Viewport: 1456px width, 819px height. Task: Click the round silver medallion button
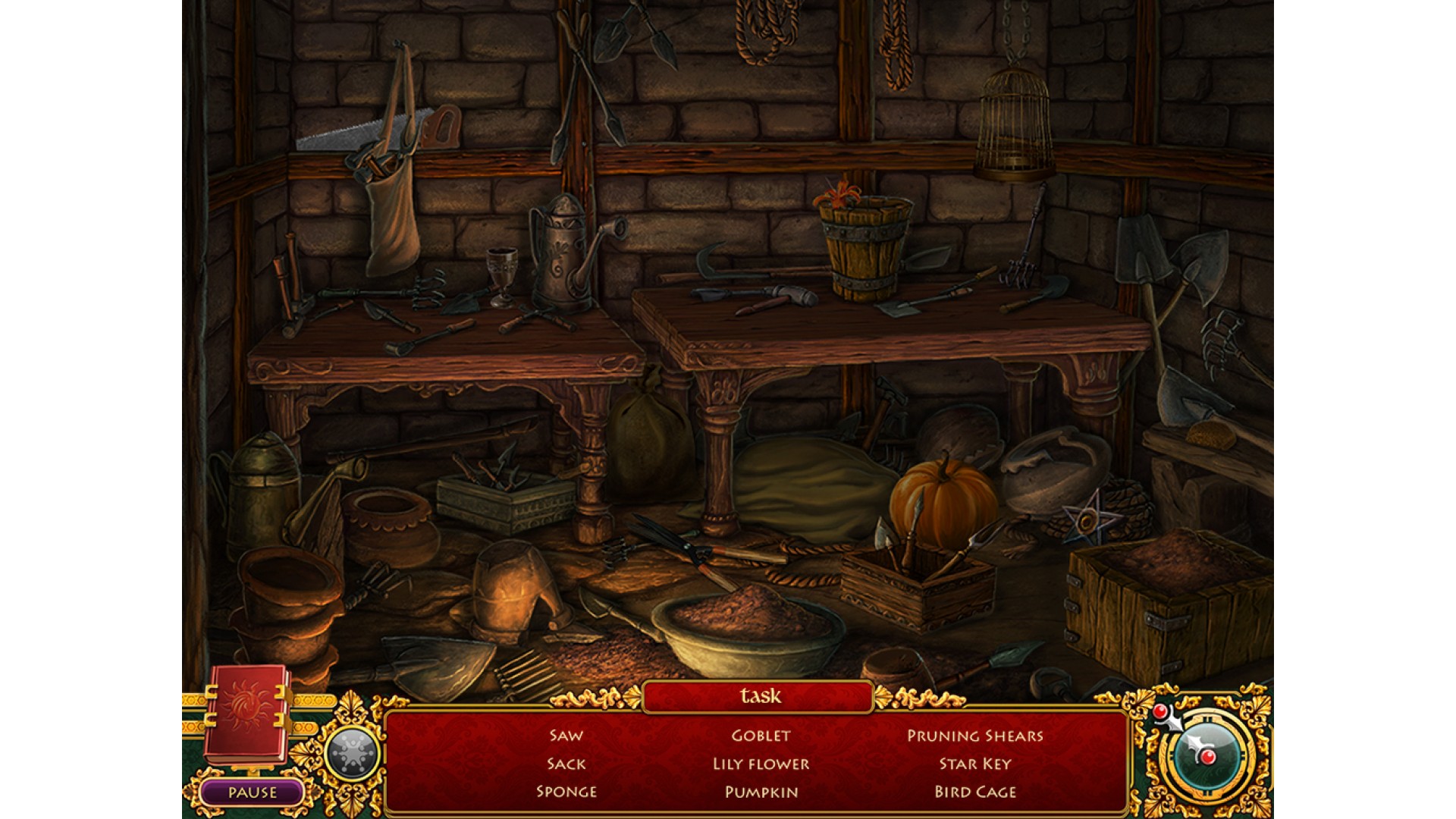pyautogui.click(x=351, y=754)
